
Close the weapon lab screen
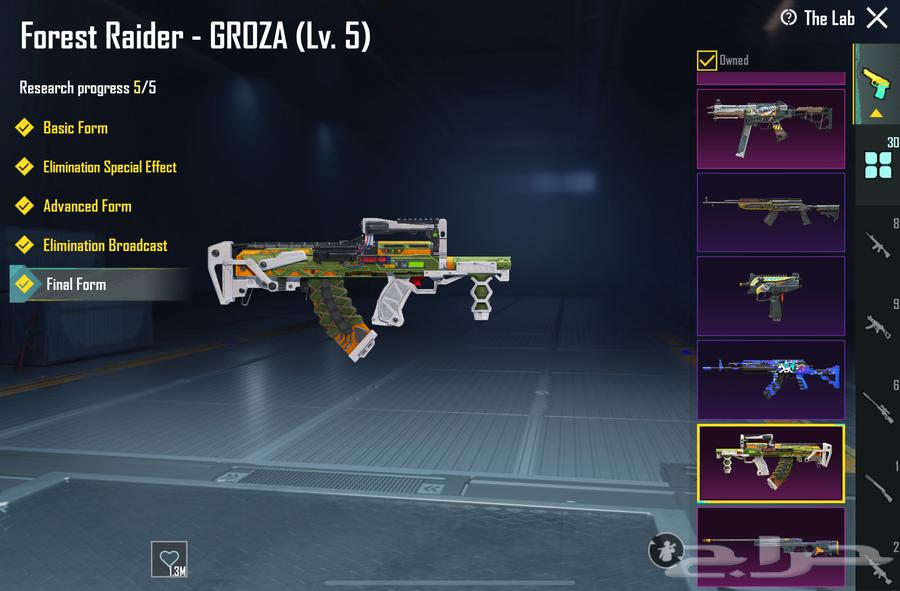tap(877, 18)
